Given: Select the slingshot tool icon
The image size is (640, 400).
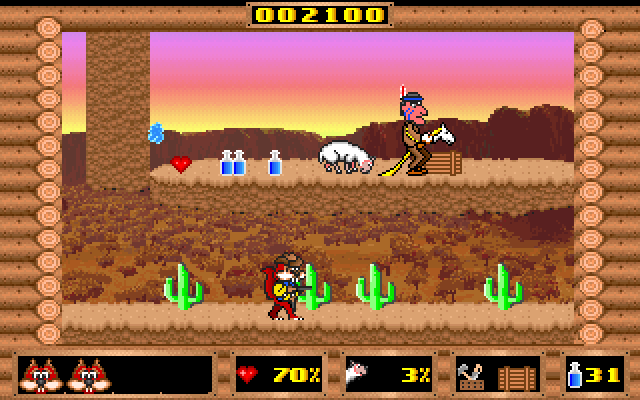Looking at the screenshot, I should tap(473, 376).
